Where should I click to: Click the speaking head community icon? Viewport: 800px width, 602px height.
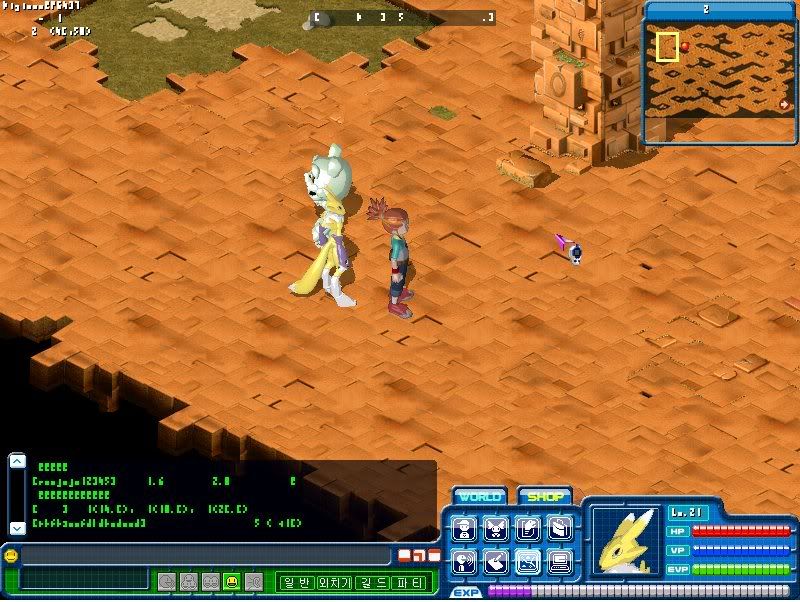click(x=463, y=562)
